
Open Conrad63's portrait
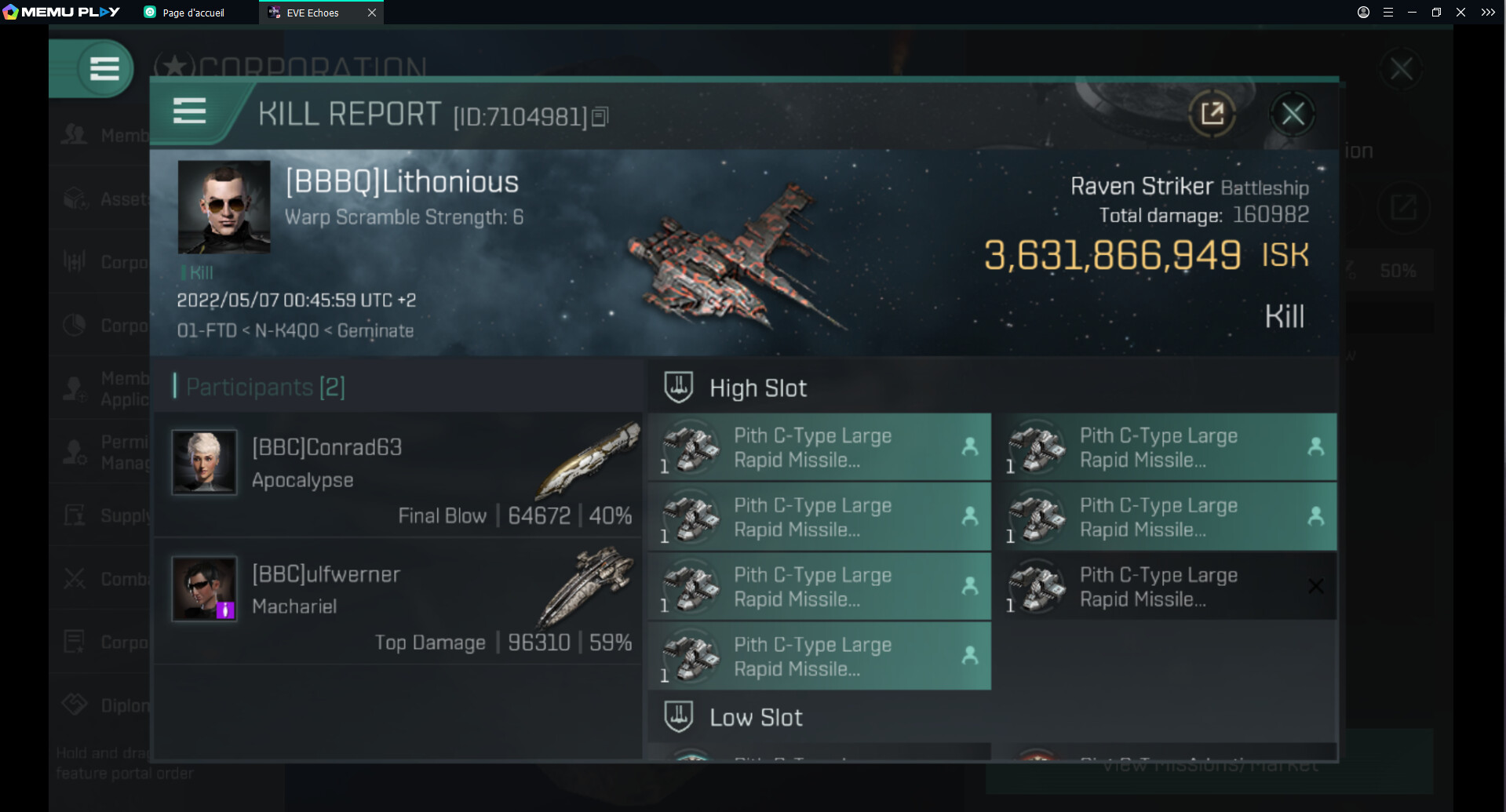tap(204, 462)
